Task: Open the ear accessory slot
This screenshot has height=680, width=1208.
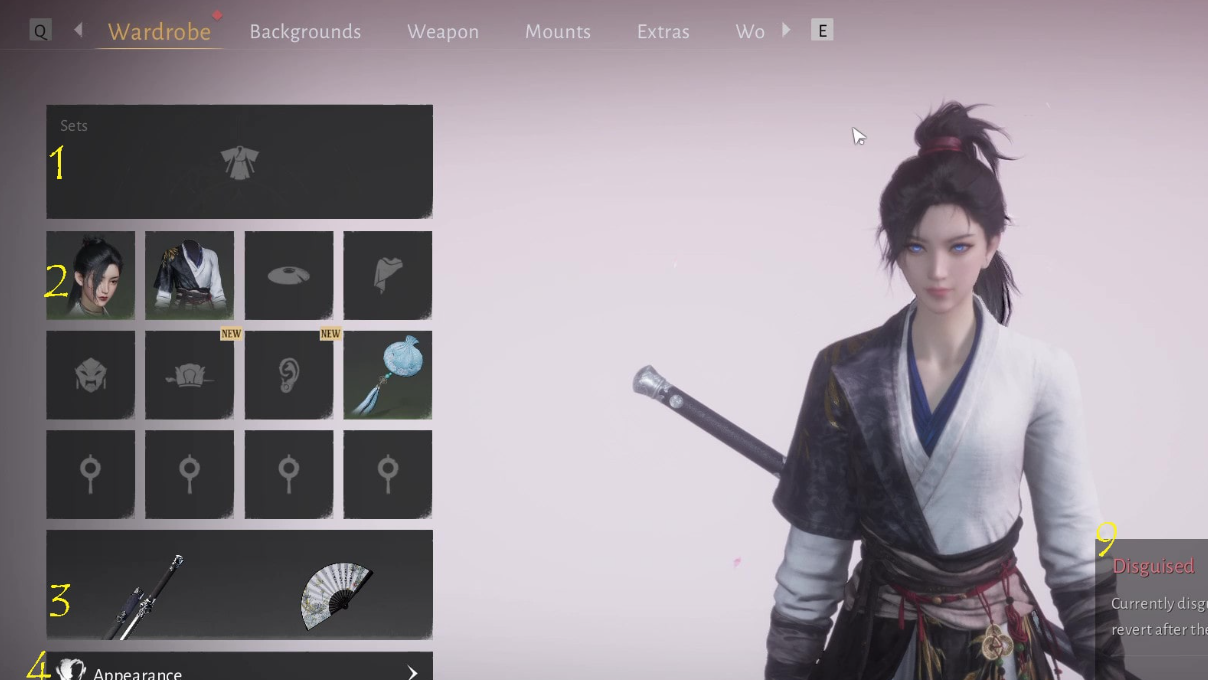Action: [289, 375]
